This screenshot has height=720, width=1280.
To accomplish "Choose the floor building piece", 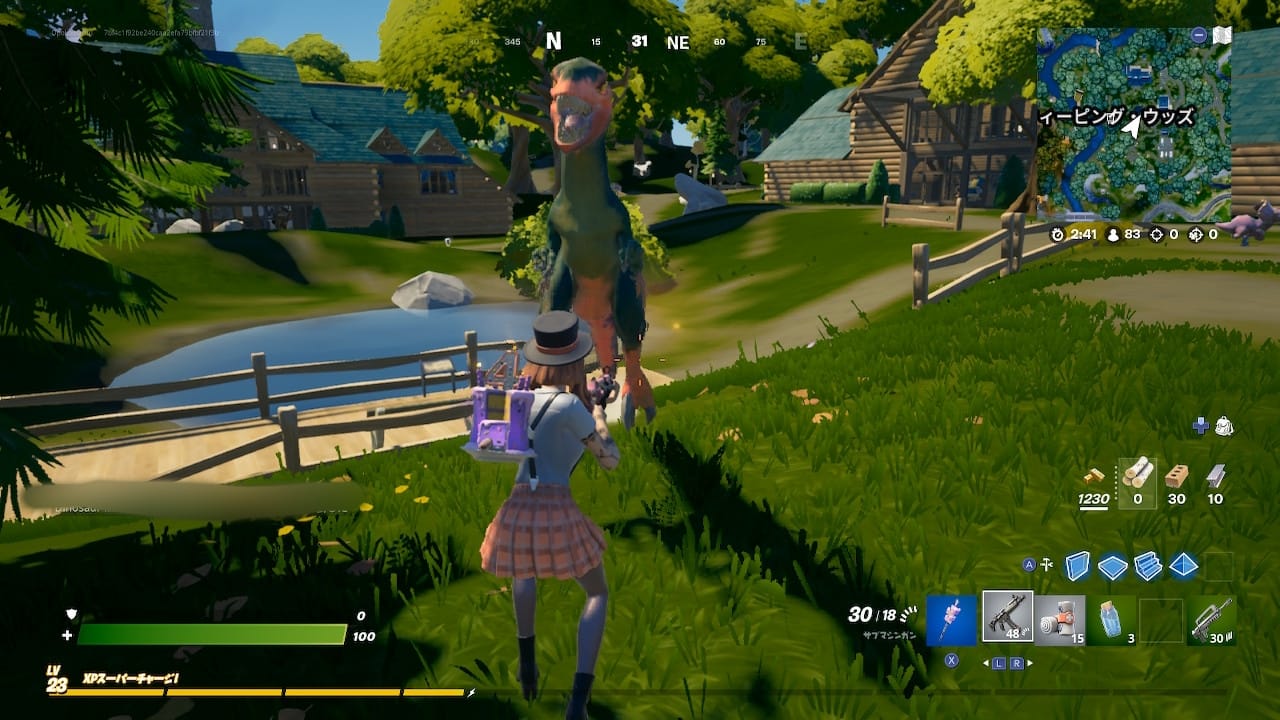I will coord(1112,567).
